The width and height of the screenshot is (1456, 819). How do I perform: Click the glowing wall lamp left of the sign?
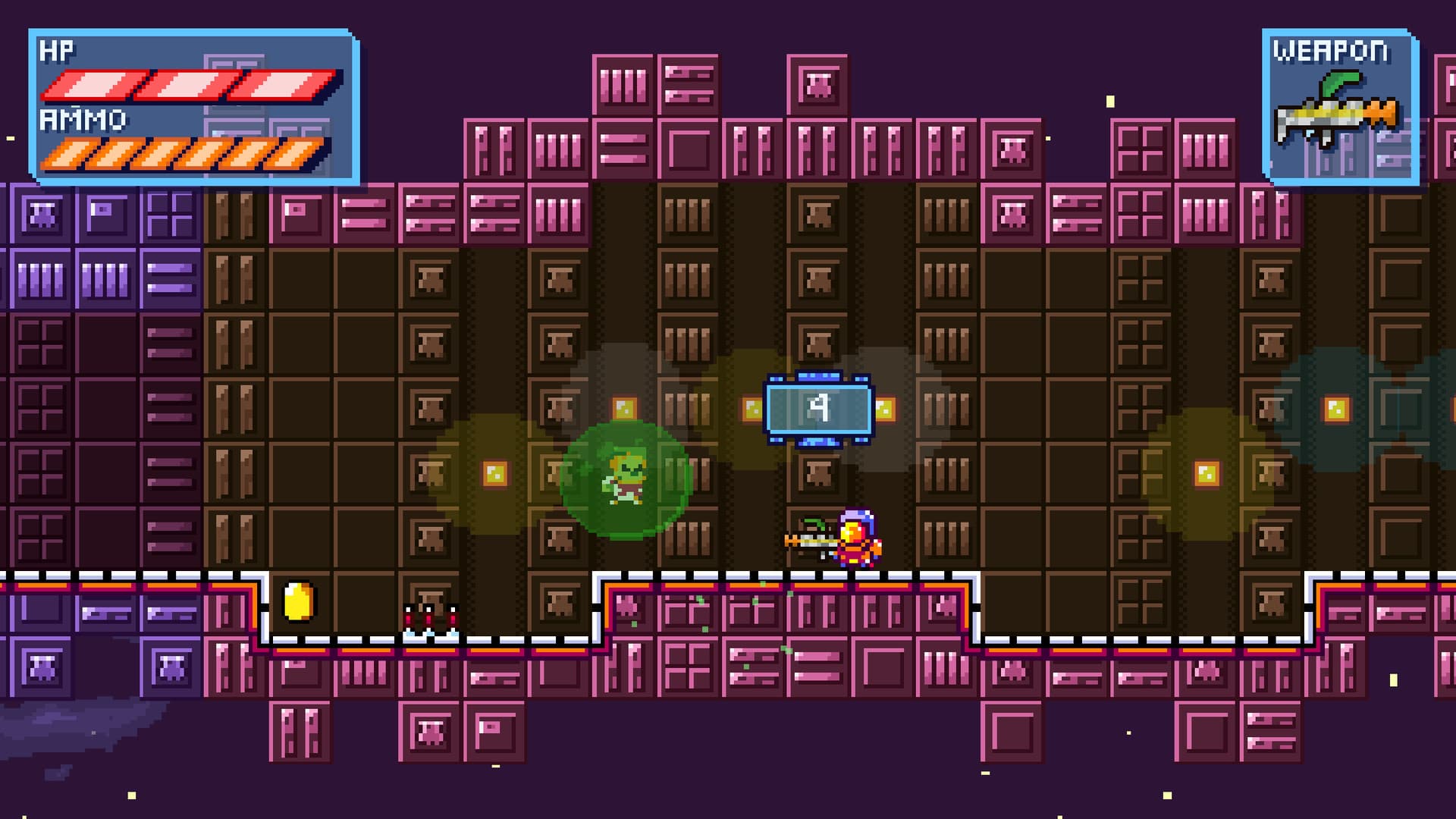click(x=752, y=408)
